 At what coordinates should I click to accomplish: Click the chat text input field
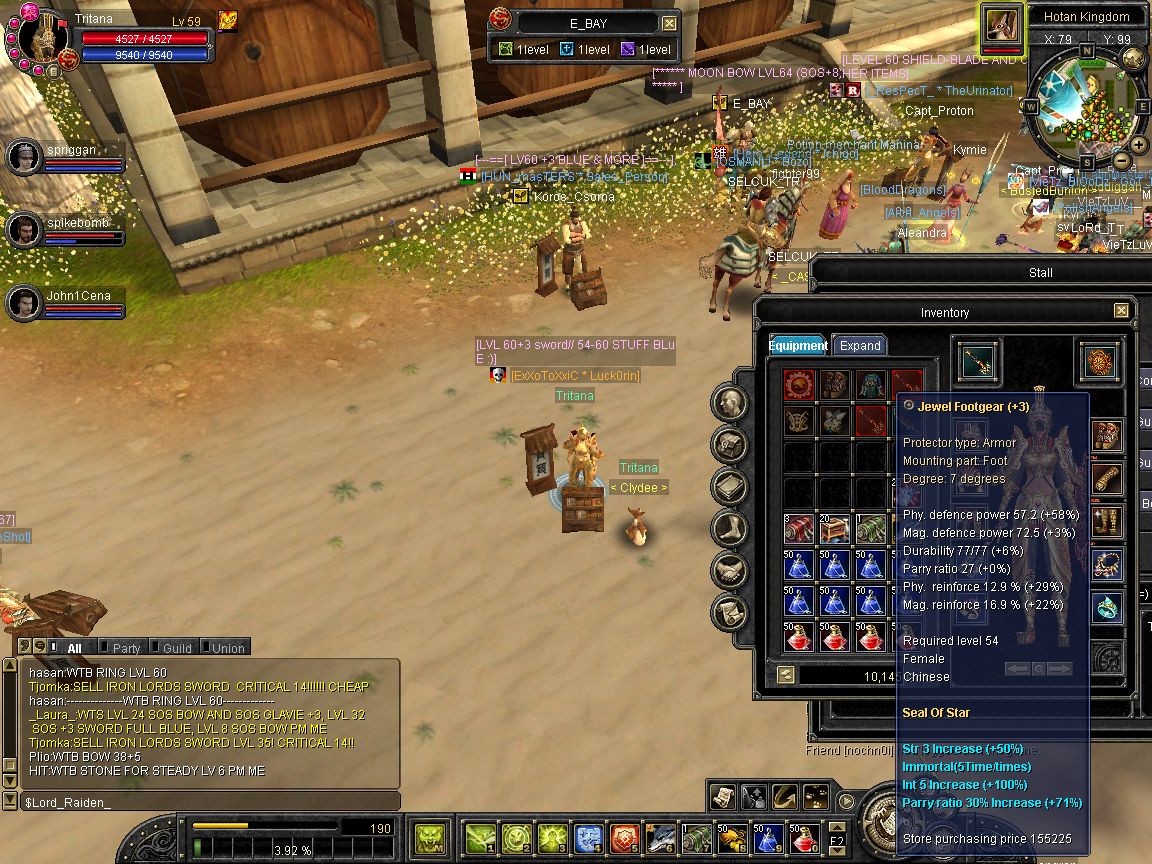click(208, 802)
